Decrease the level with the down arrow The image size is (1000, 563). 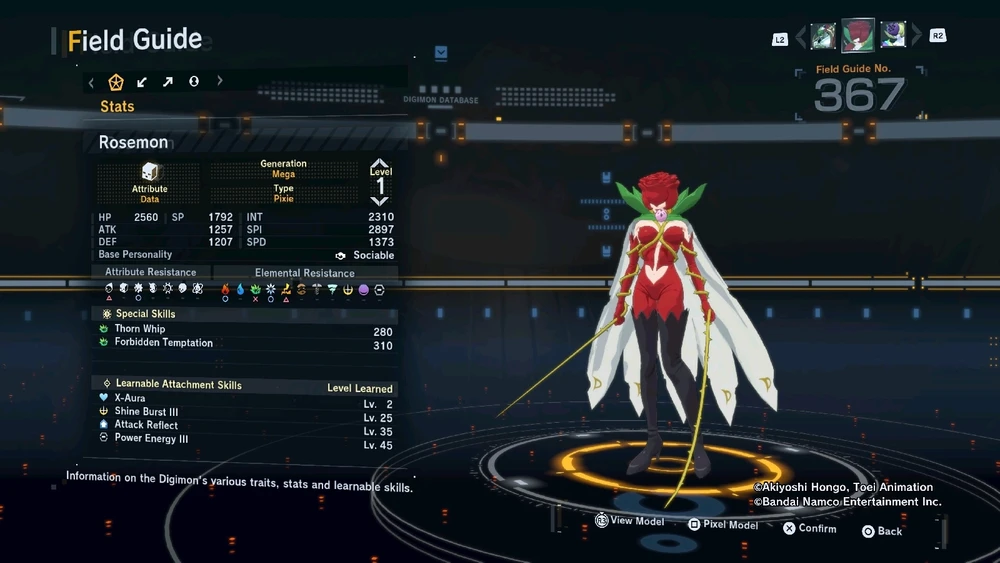click(380, 201)
